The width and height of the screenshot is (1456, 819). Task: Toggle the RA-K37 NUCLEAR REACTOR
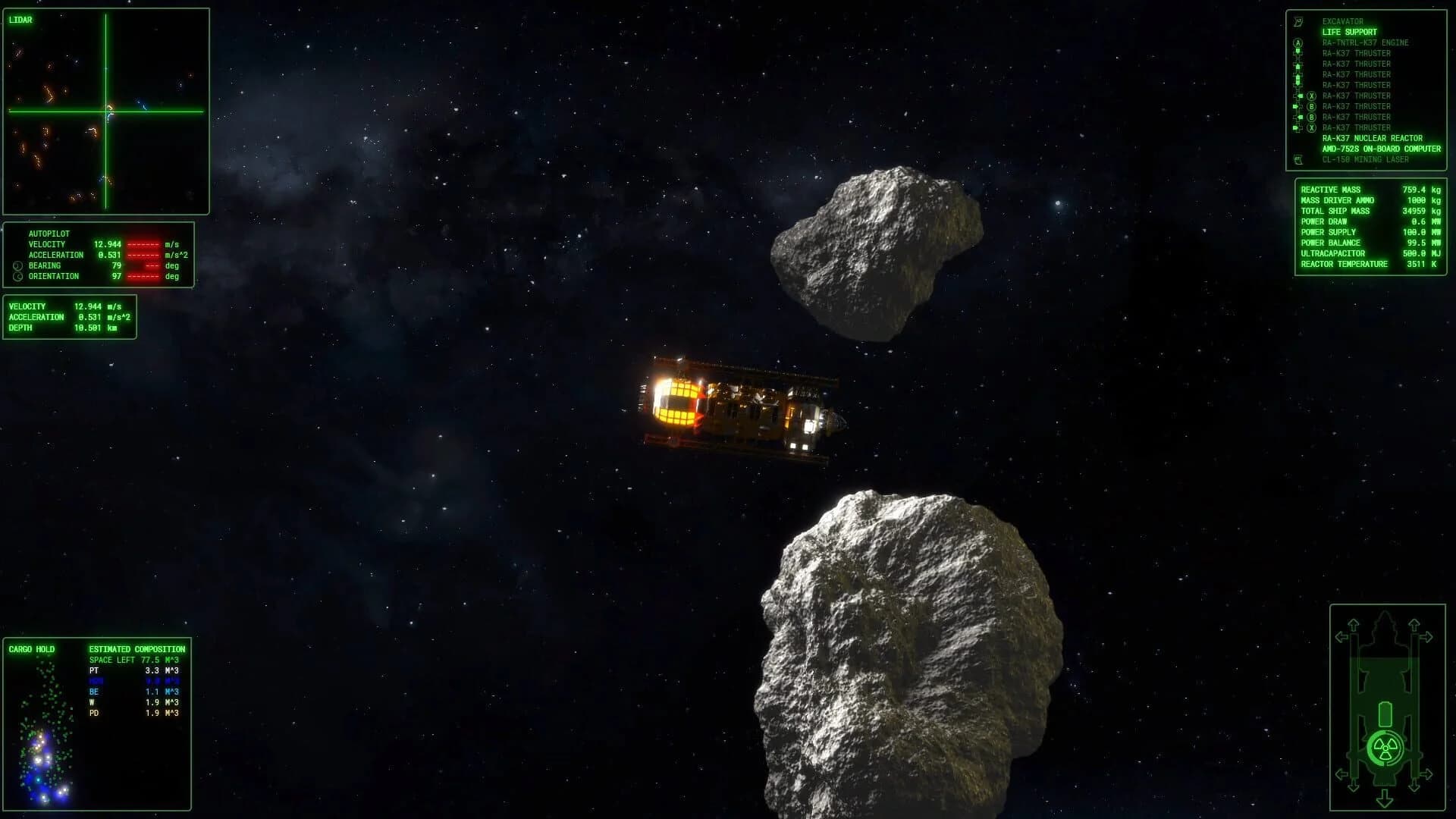[1373, 138]
